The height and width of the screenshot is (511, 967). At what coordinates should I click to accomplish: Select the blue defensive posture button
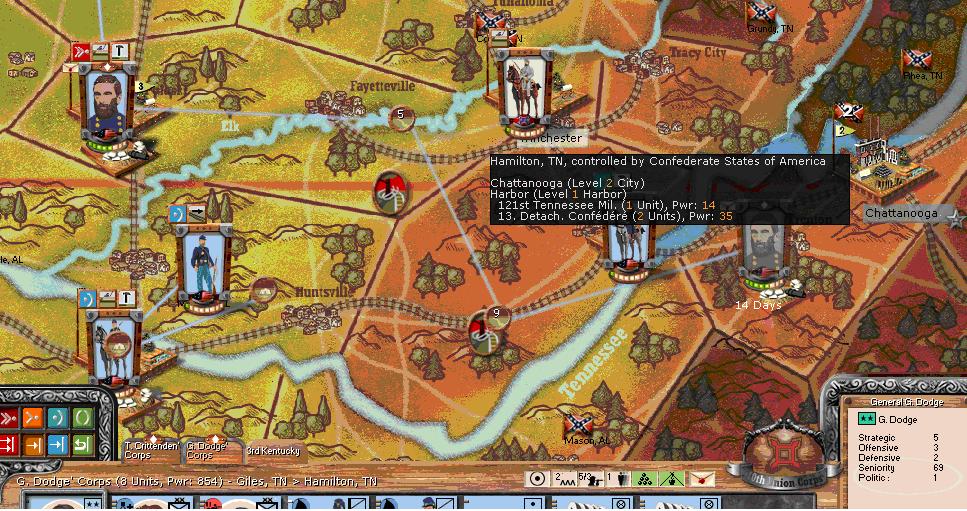[x=58, y=417]
